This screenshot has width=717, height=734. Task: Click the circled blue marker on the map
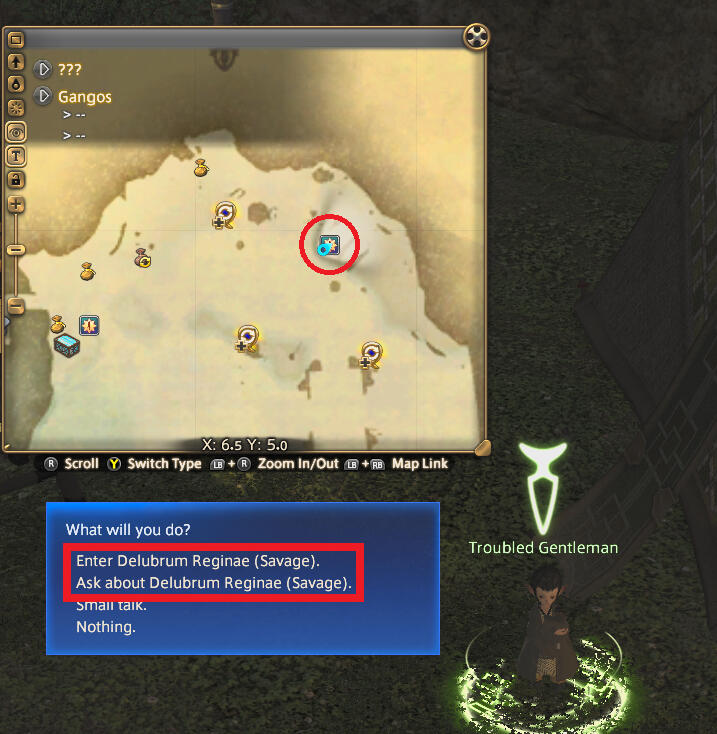[x=328, y=246]
